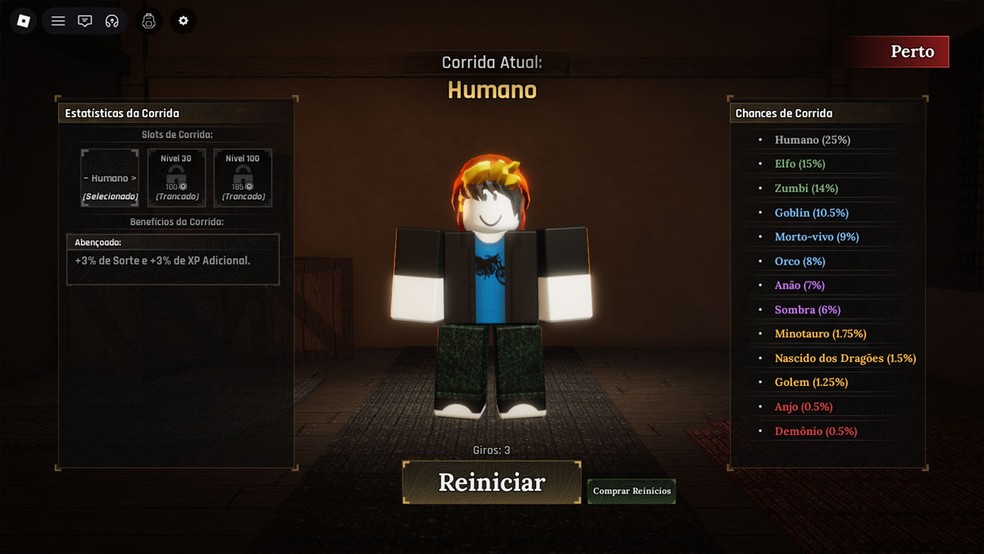Viewport: 984px width, 554px height.
Task: Select the Humano race slot
Action: [x=109, y=178]
